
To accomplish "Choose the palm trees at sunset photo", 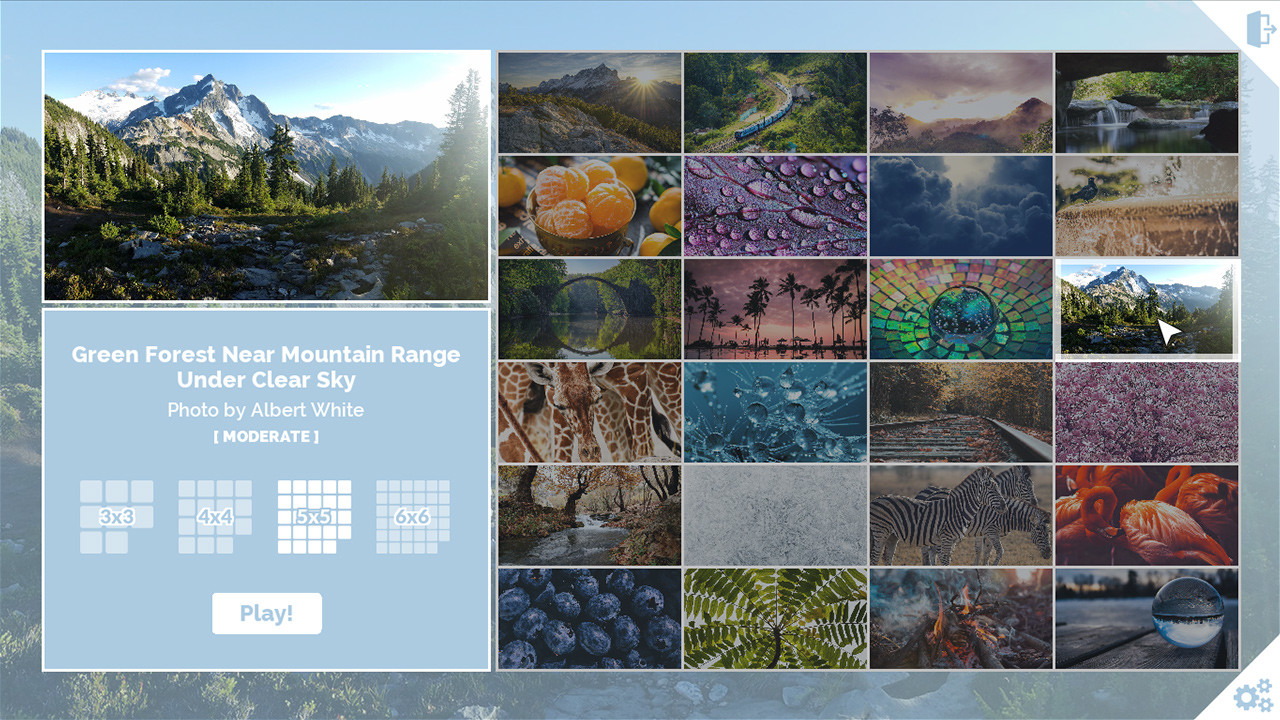I will click(x=775, y=310).
